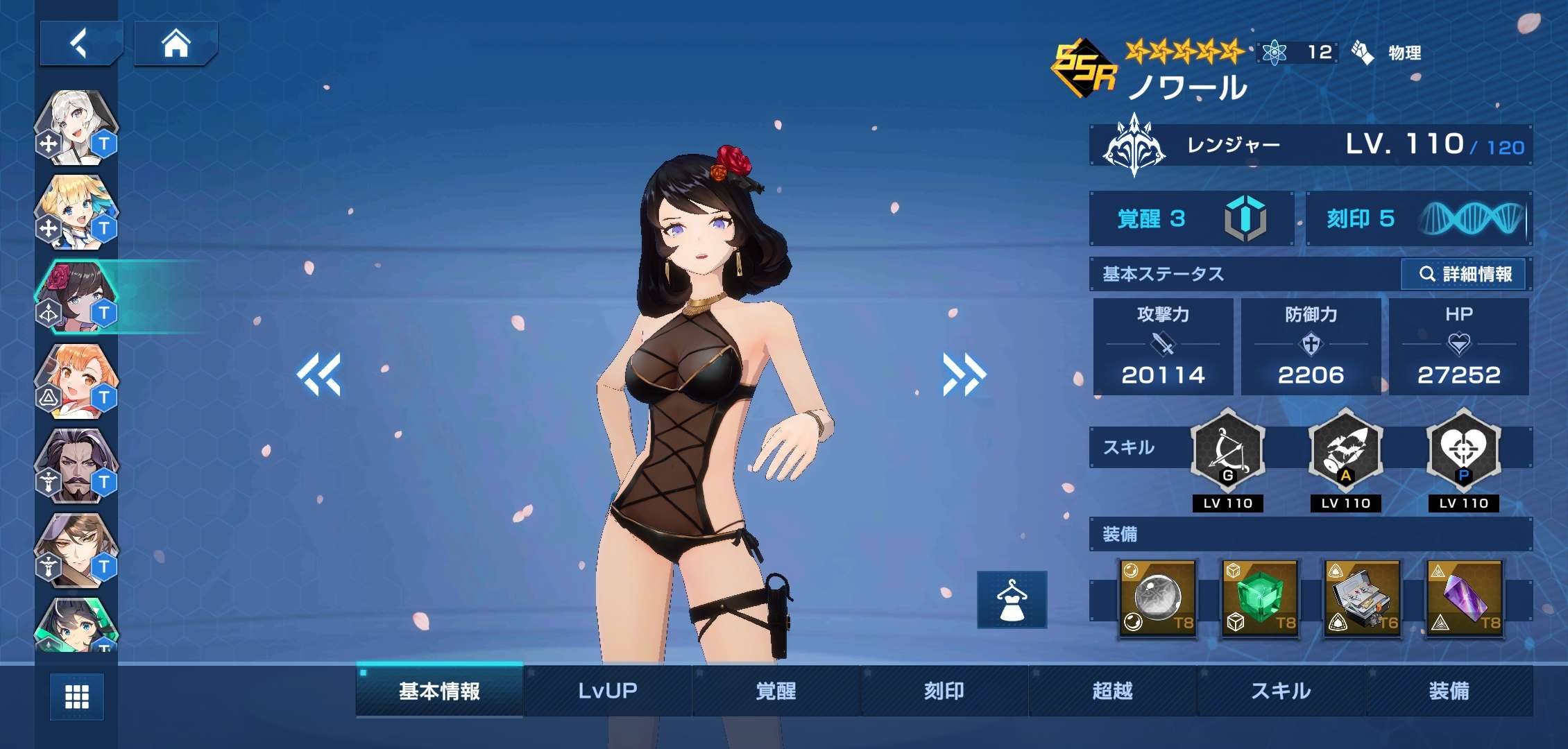Switch to the 超越 tab
The image size is (1568, 749).
click(x=1112, y=691)
